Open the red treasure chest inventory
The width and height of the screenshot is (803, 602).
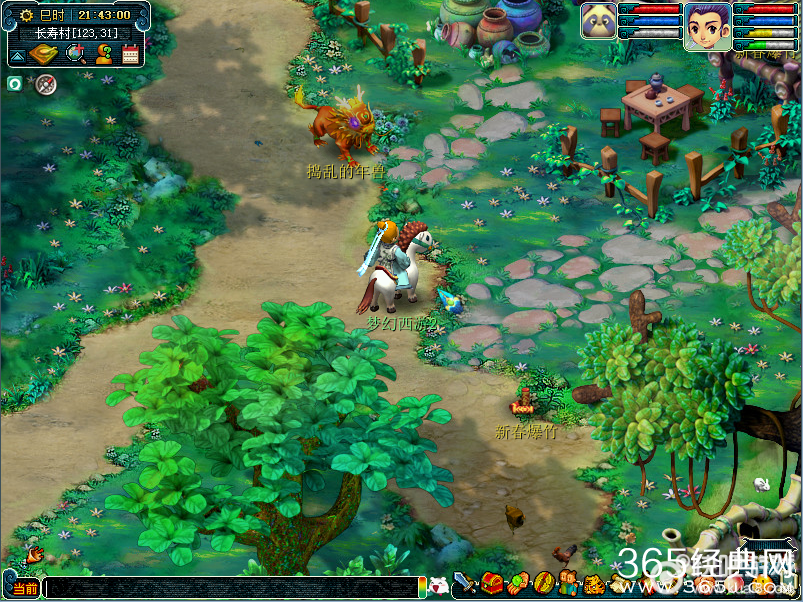pos(491,583)
